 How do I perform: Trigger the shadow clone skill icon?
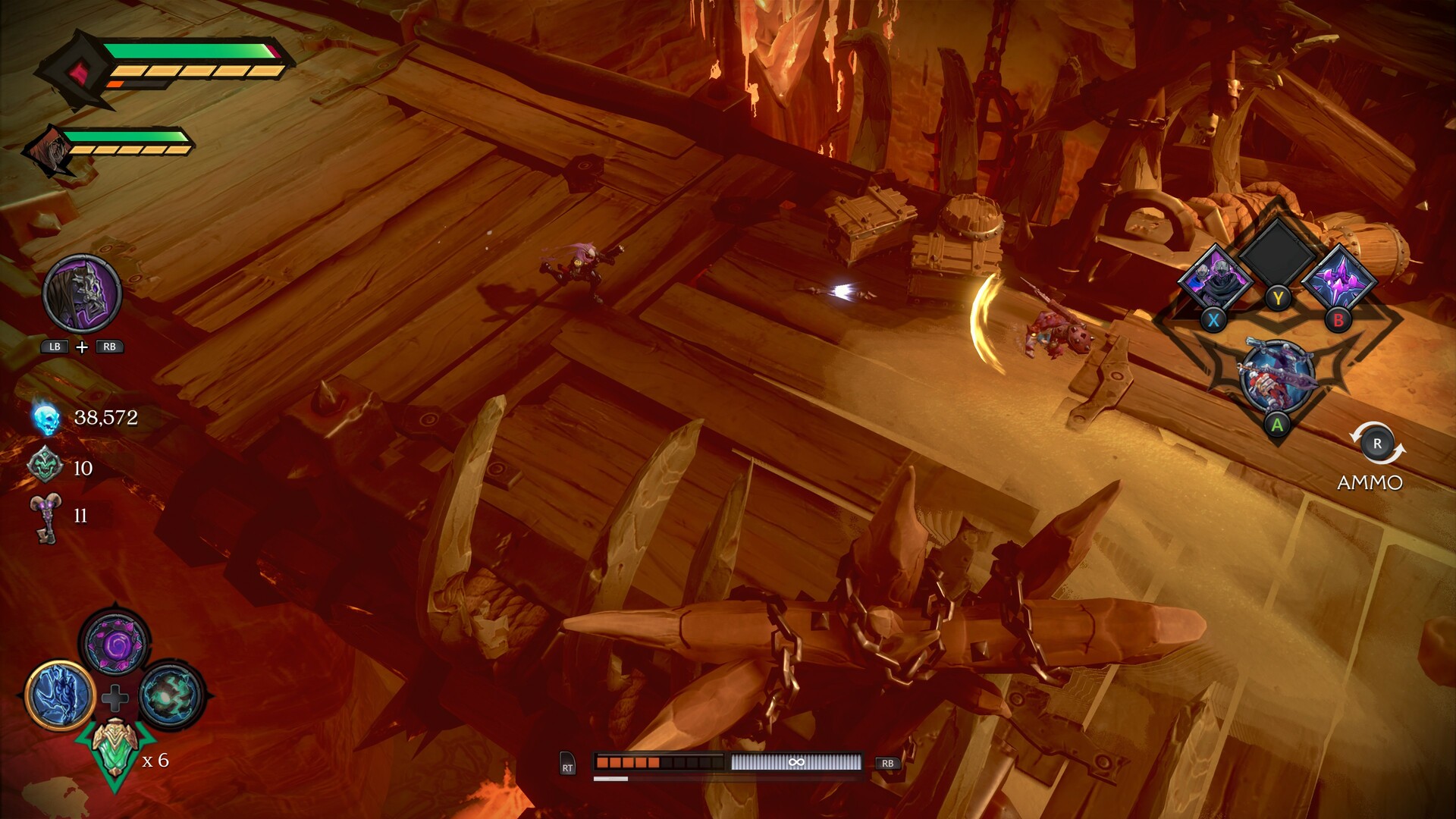pyautogui.click(x=1216, y=278)
